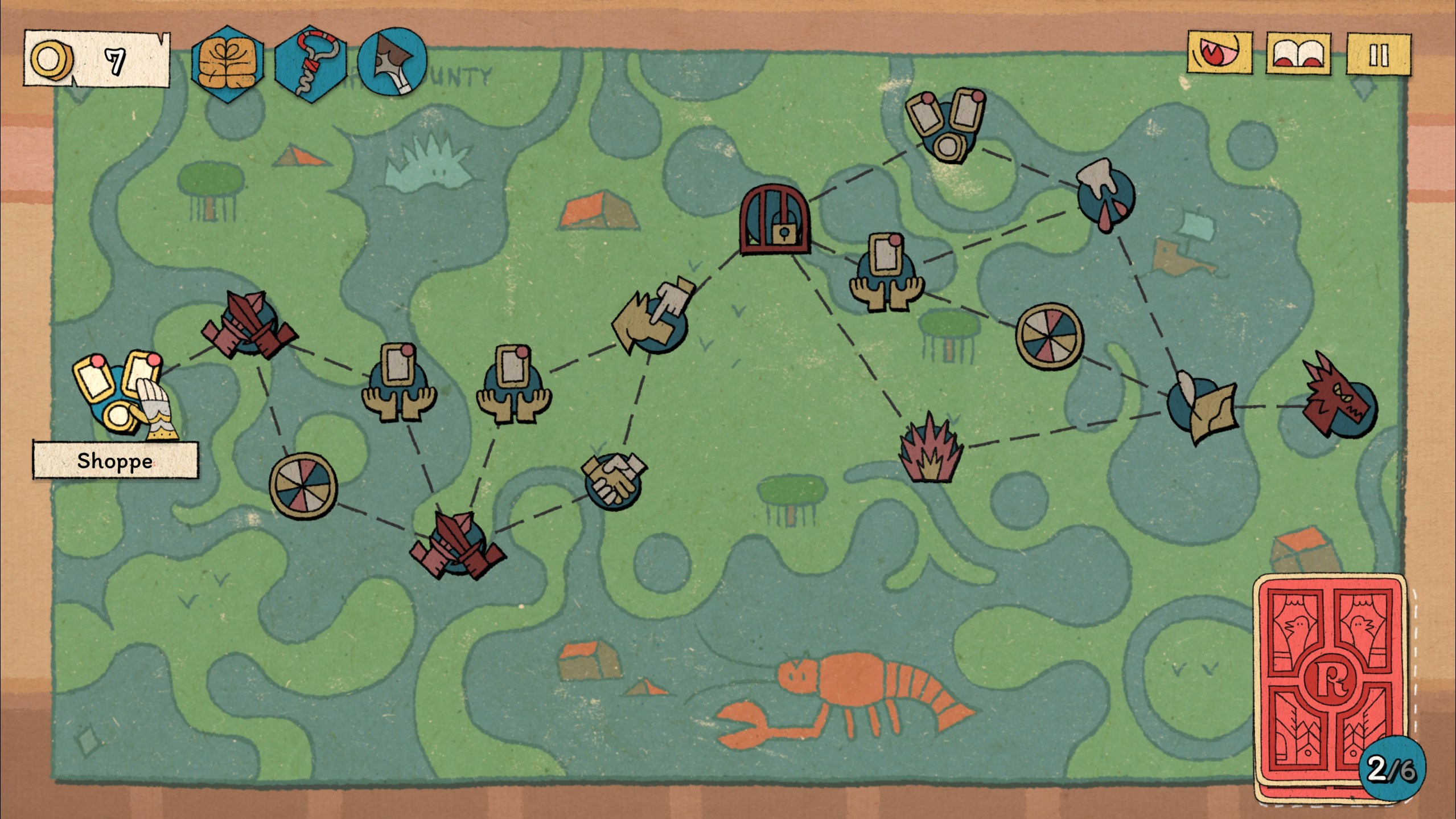Select the spiky red bush node

point(930,450)
